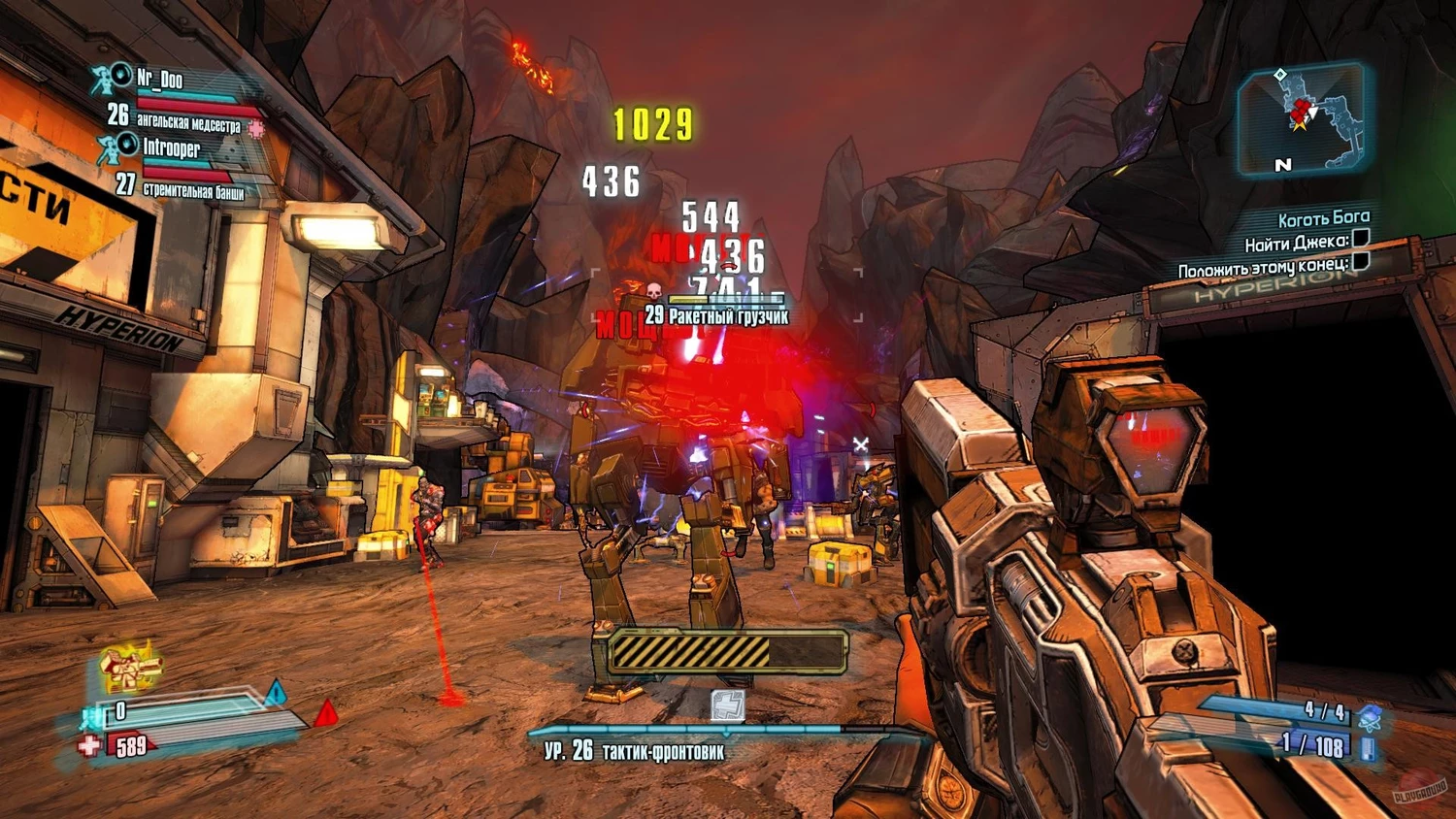Open the minimap
The height and width of the screenshot is (819, 1456).
[x=1300, y=118]
